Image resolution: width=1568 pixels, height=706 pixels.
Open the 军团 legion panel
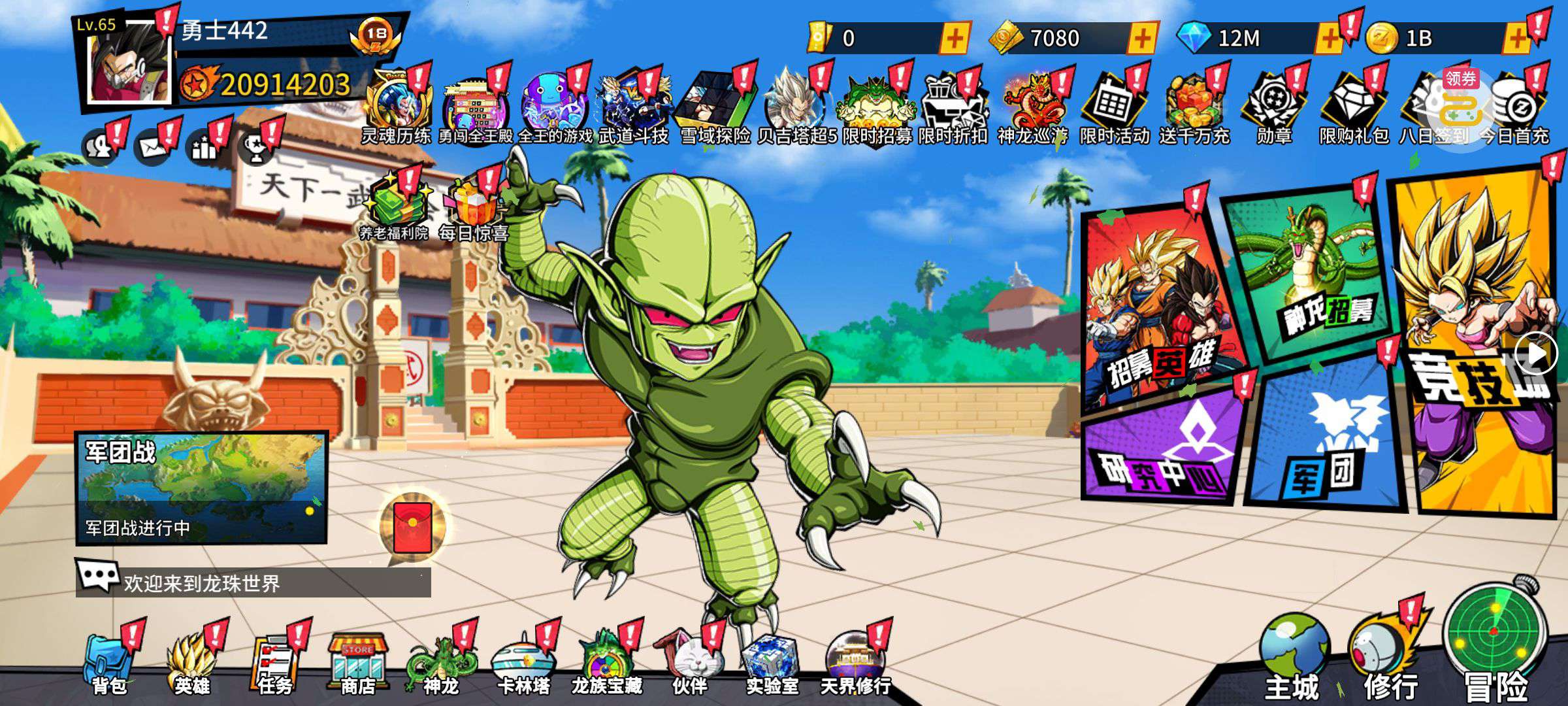[1326, 438]
